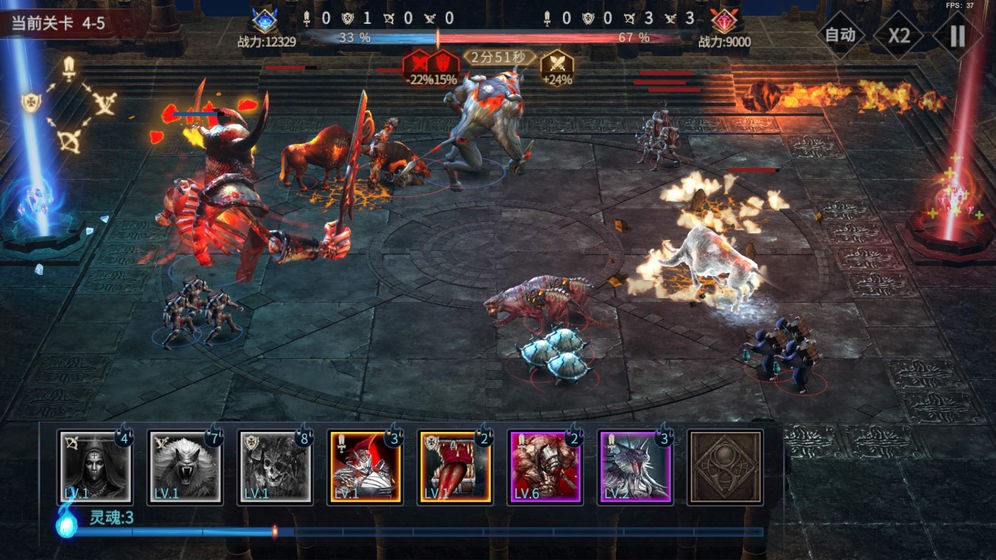The width and height of the screenshot is (996, 560).
Task: Pause the battle
Action: (x=957, y=35)
